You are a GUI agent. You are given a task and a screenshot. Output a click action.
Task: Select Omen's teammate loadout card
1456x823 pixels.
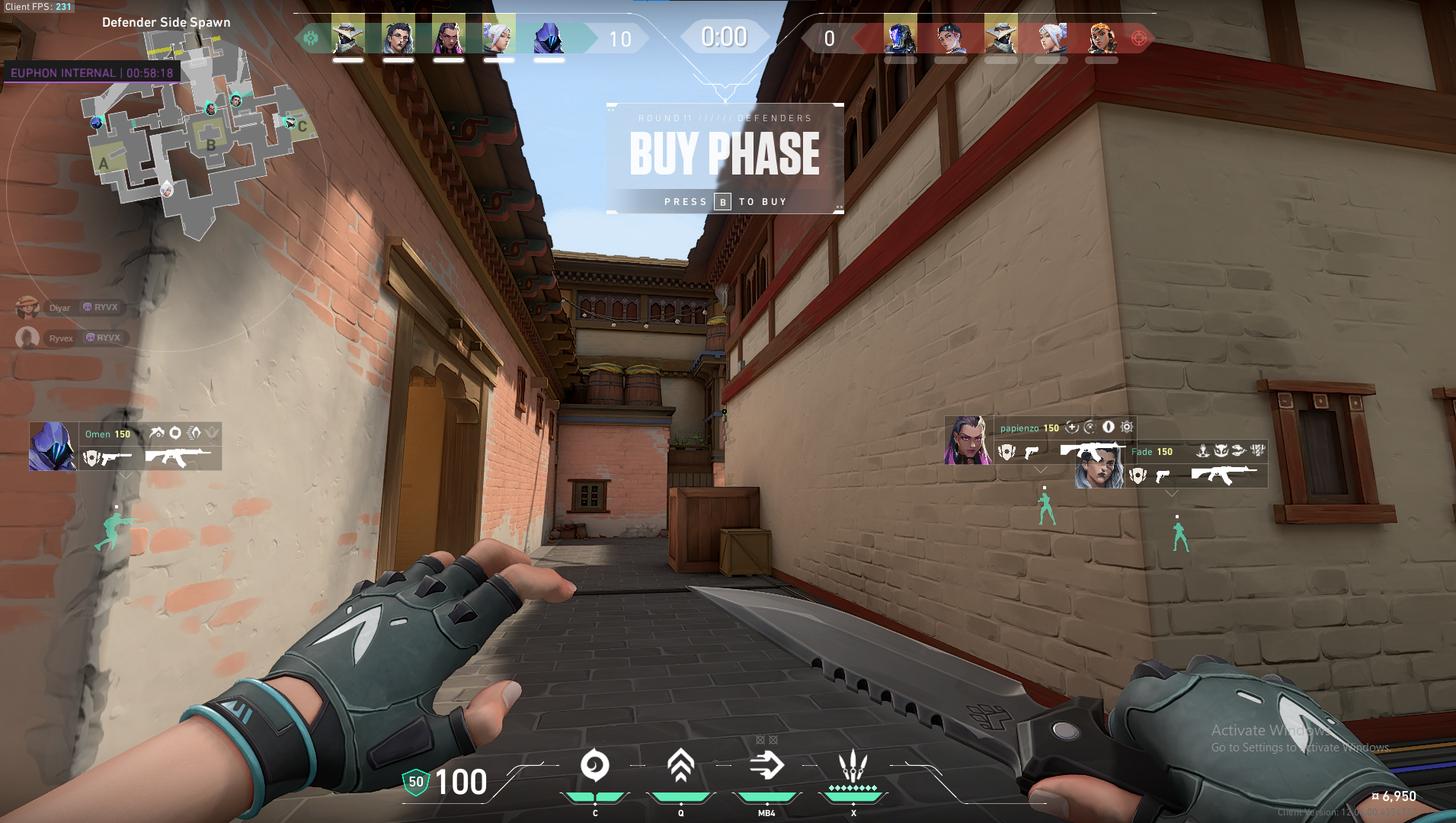[126, 447]
